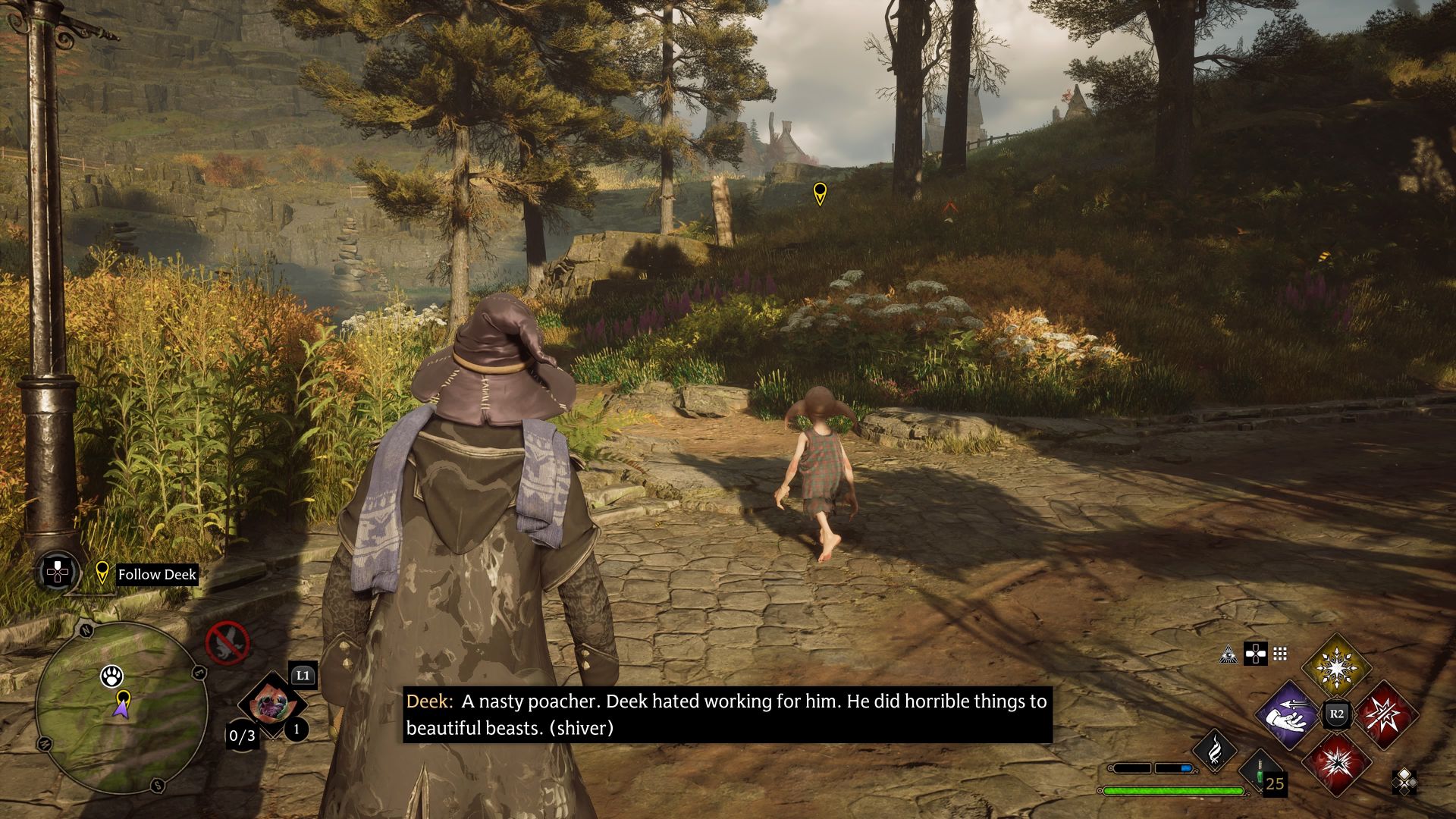Click the crossed-out flying mount icon
The image size is (1456, 819).
click(227, 642)
